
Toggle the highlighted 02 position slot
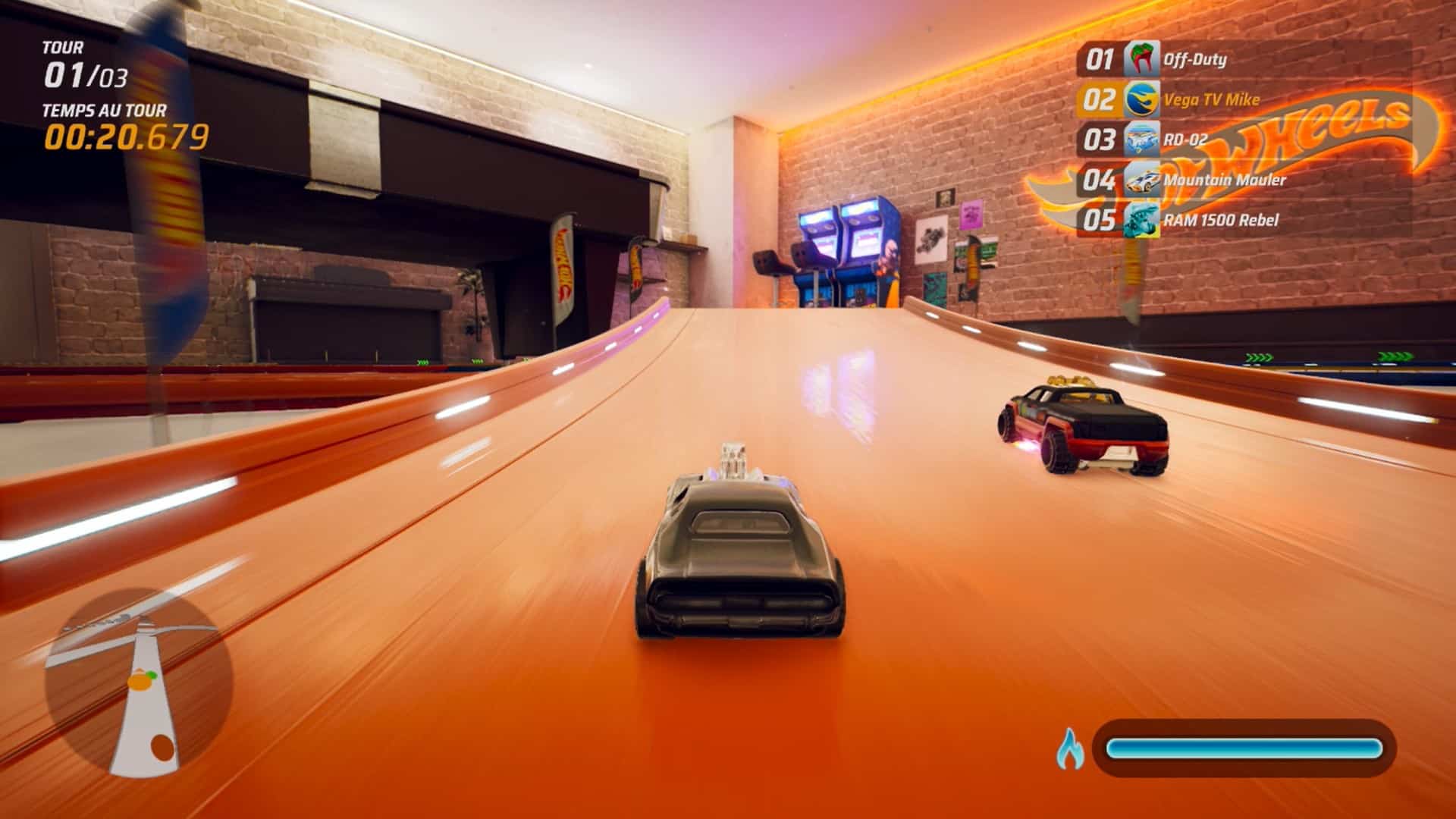(1101, 98)
